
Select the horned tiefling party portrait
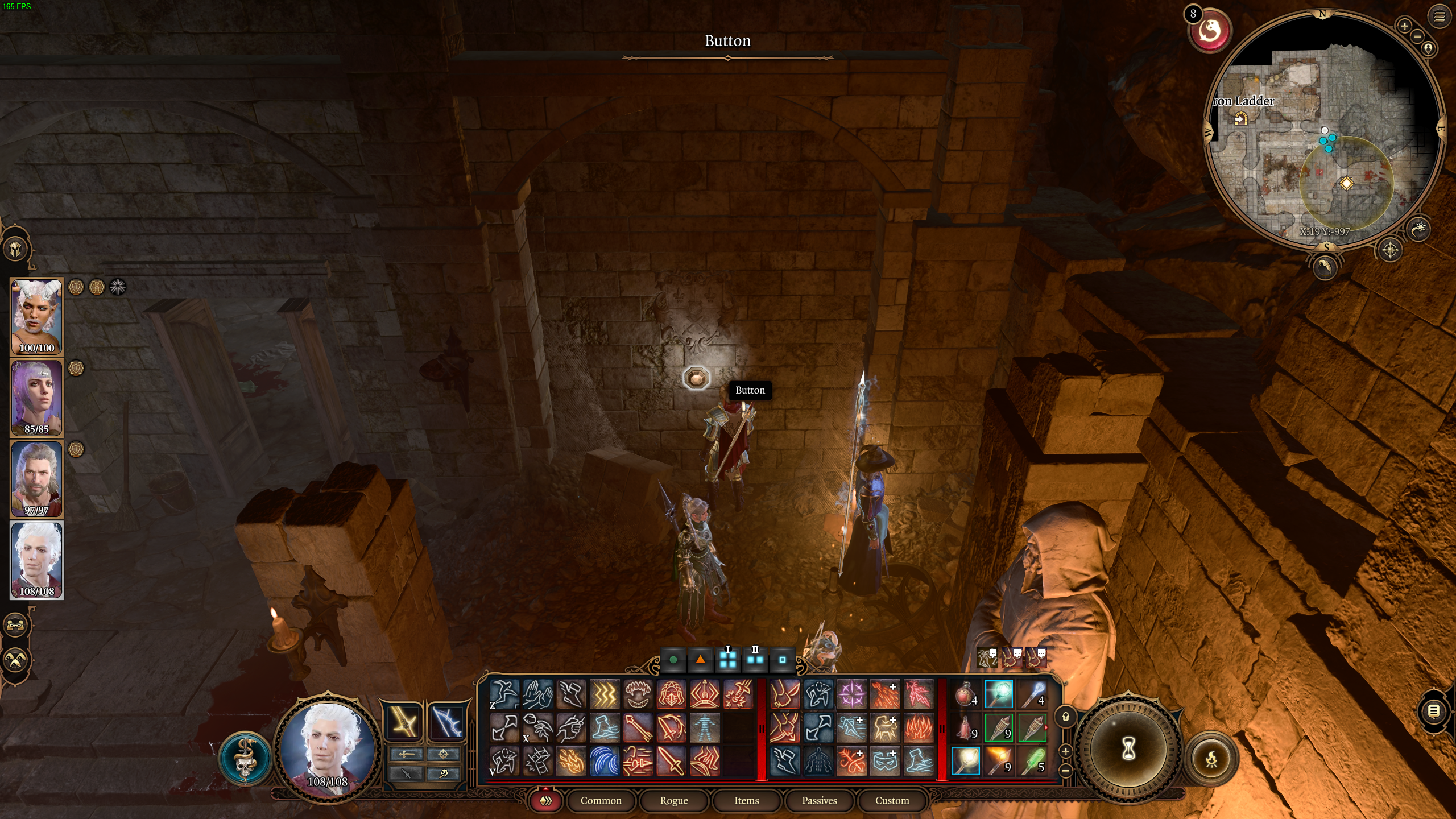(37, 316)
